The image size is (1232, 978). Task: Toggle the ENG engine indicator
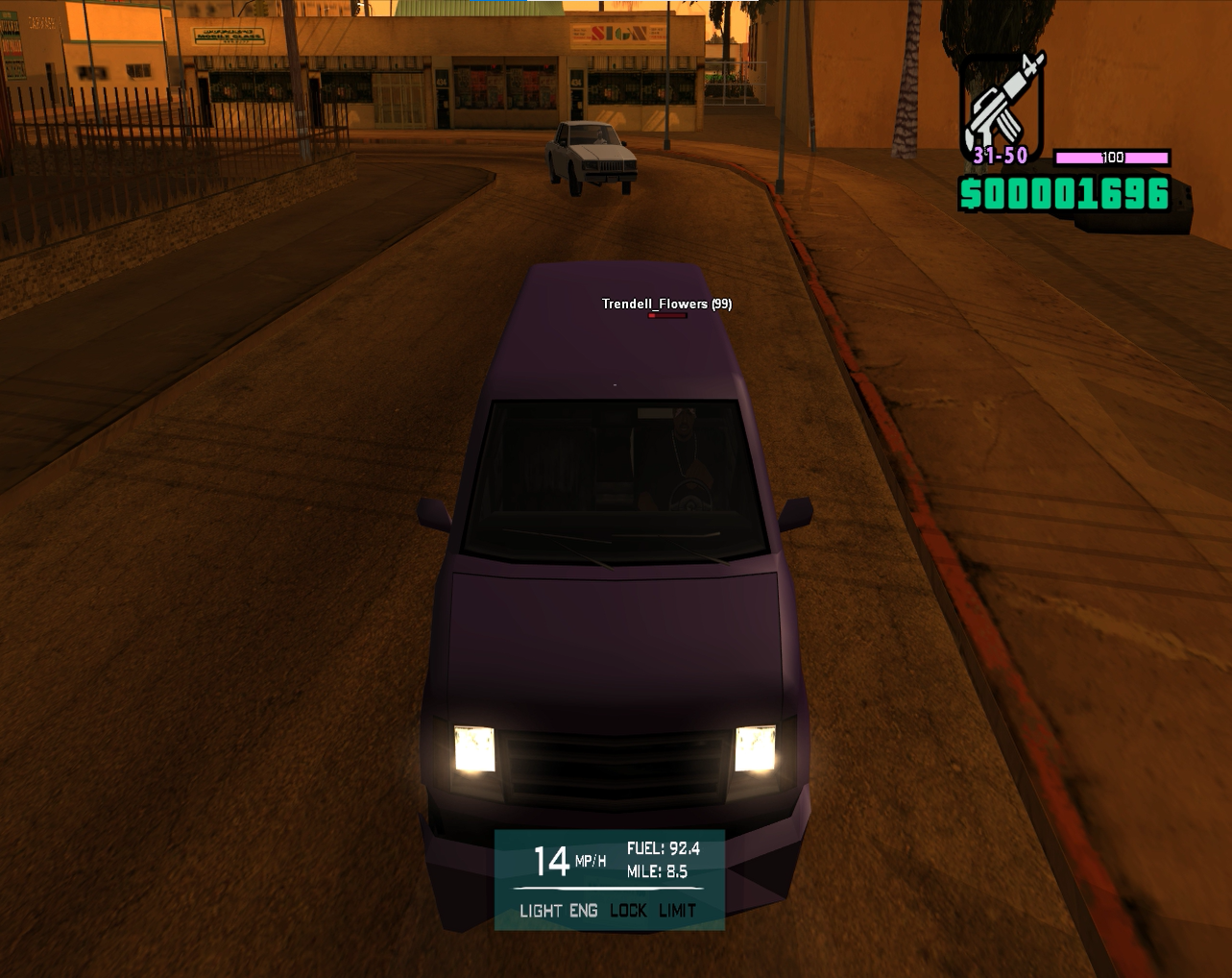[583, 911]
